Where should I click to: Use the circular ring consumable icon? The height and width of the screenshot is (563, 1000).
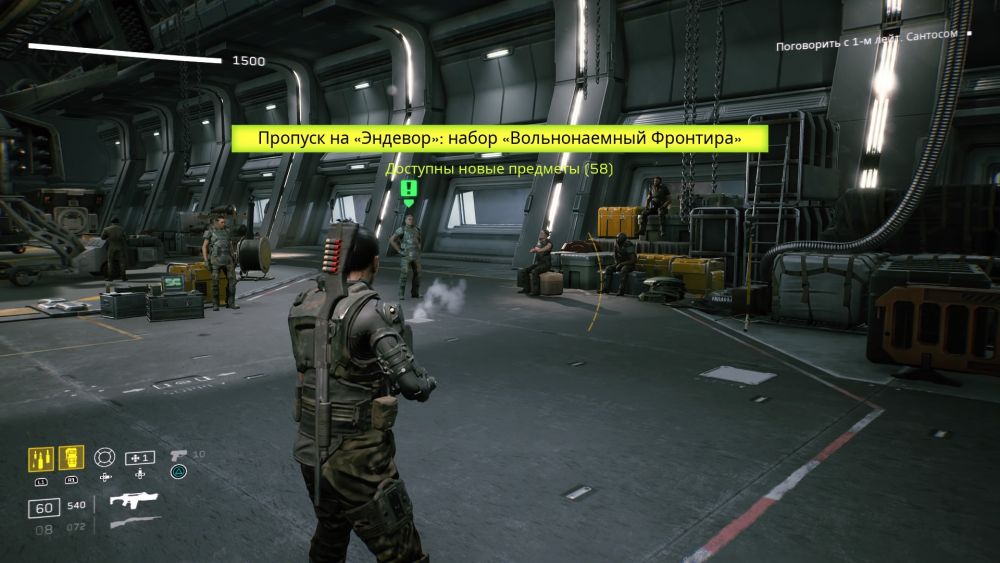click(105, 457)
